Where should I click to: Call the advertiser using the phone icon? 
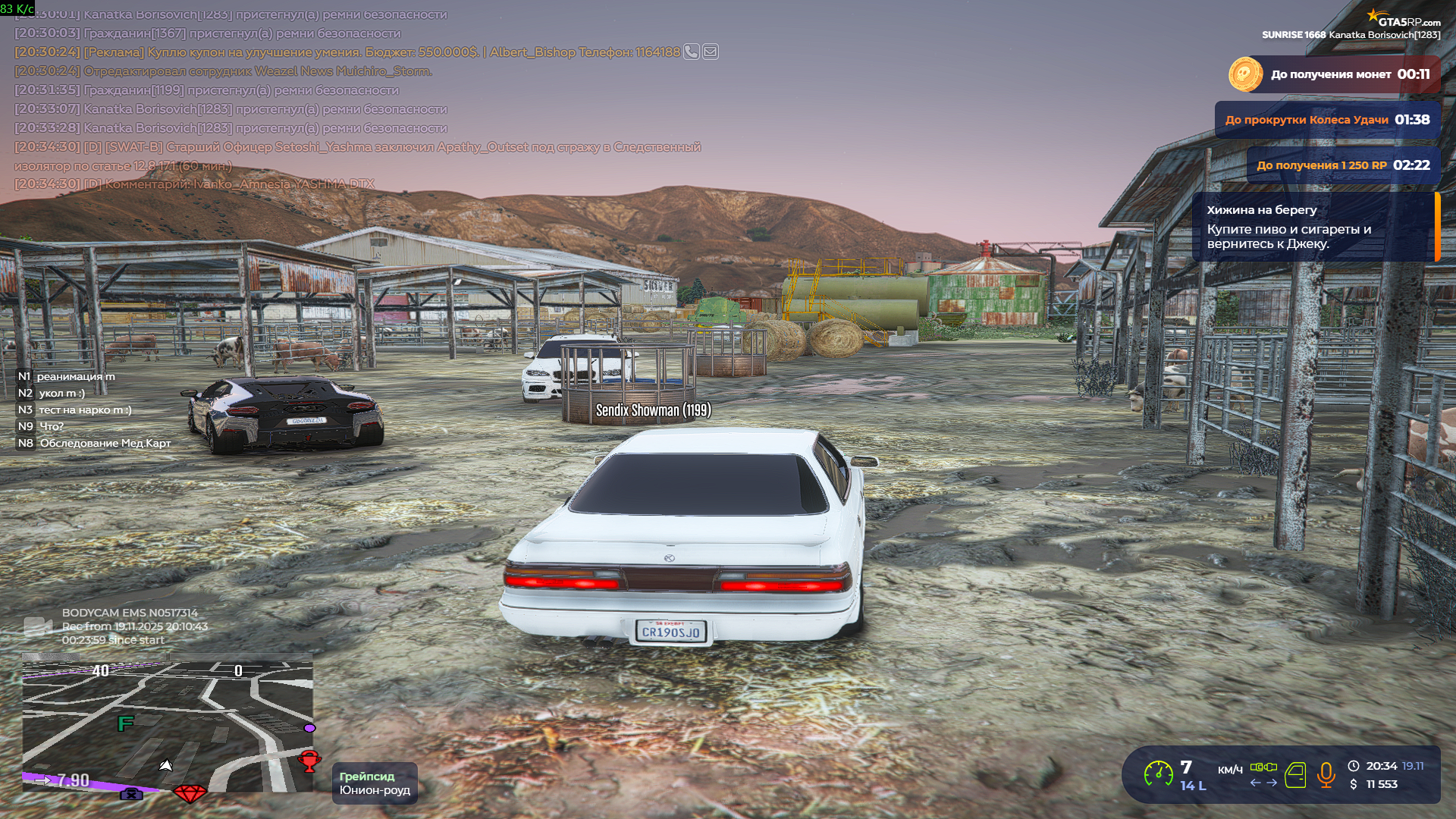691,52
